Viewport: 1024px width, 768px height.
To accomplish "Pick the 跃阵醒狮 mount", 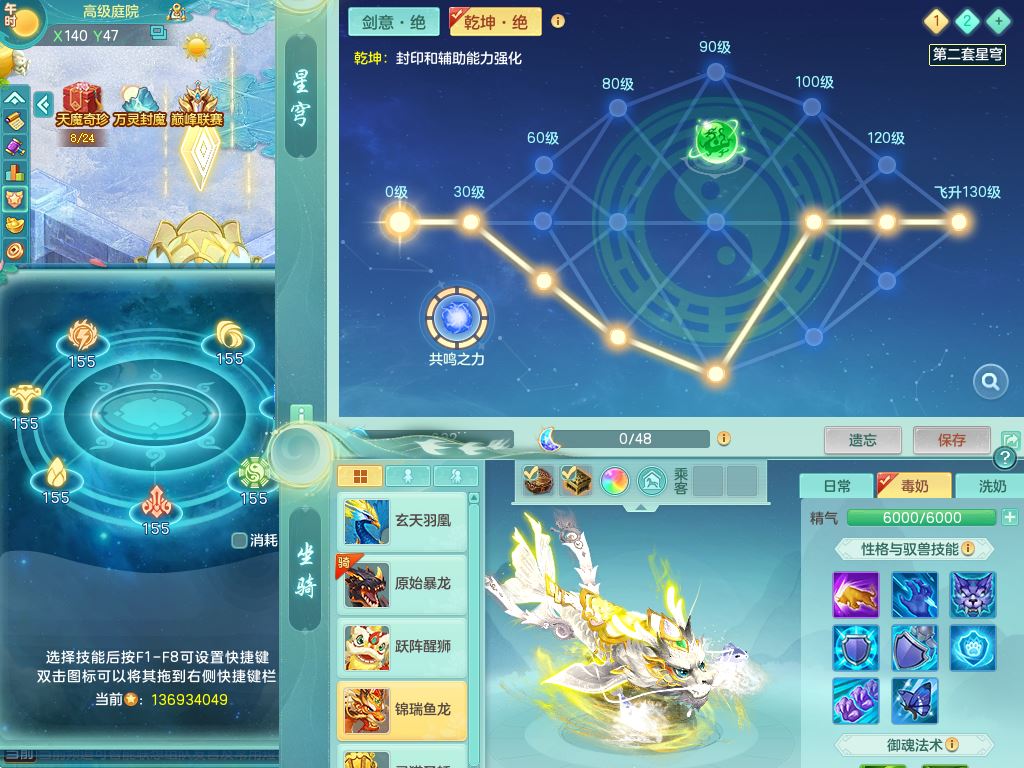I will click(403, 647).
